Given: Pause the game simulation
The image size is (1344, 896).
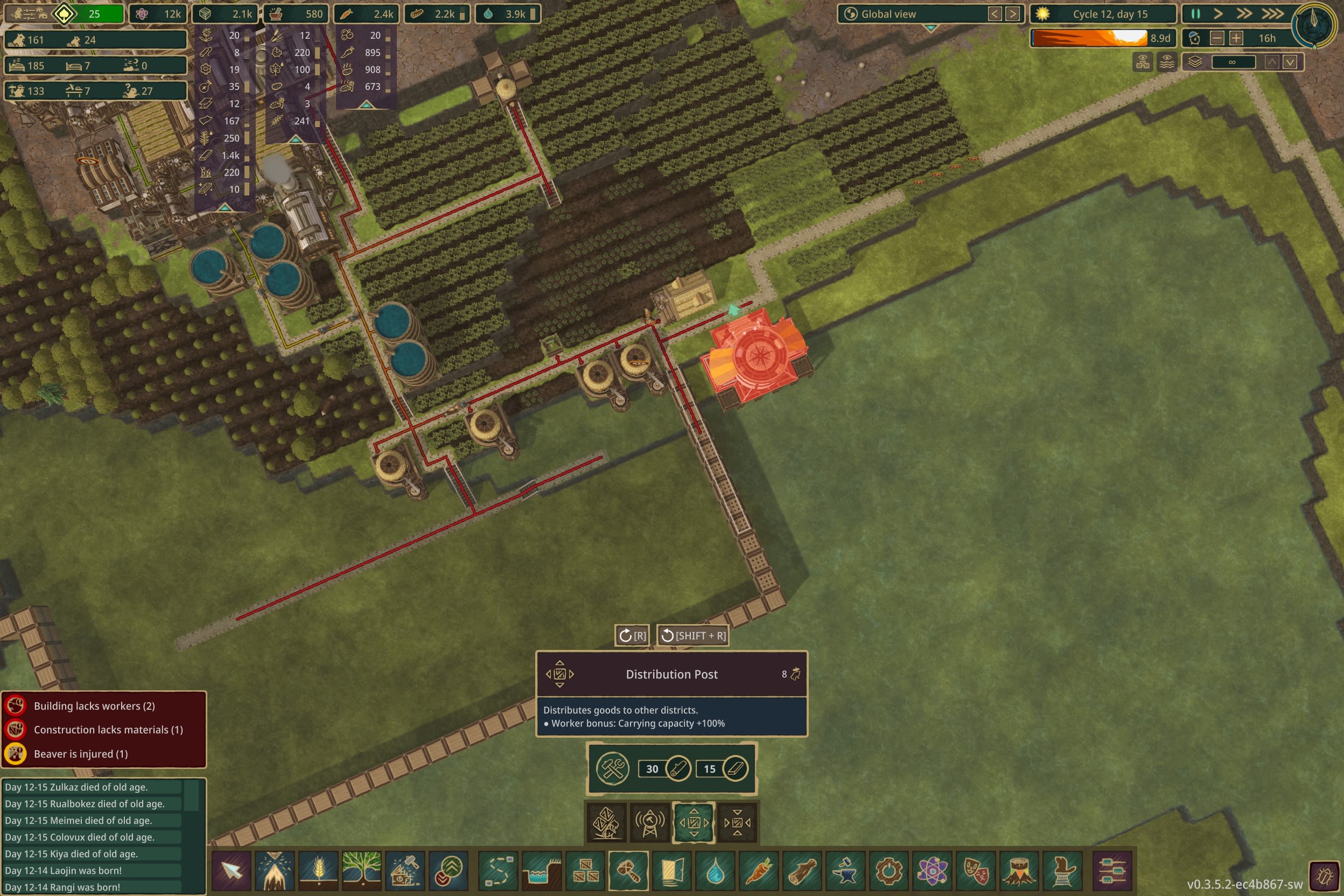Looking at the screenshot, I should point(1195,13).
